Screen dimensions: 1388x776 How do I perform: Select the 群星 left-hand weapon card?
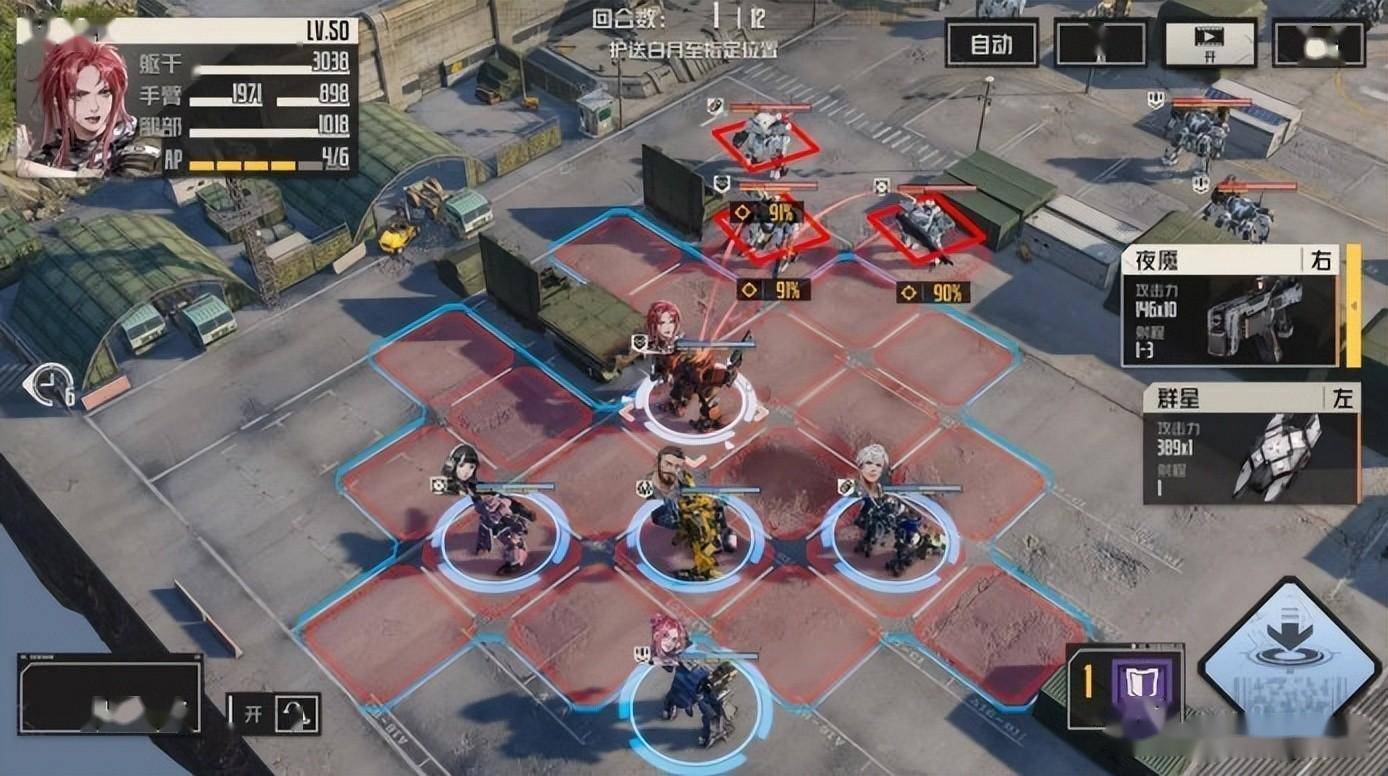coord(1251,444)
